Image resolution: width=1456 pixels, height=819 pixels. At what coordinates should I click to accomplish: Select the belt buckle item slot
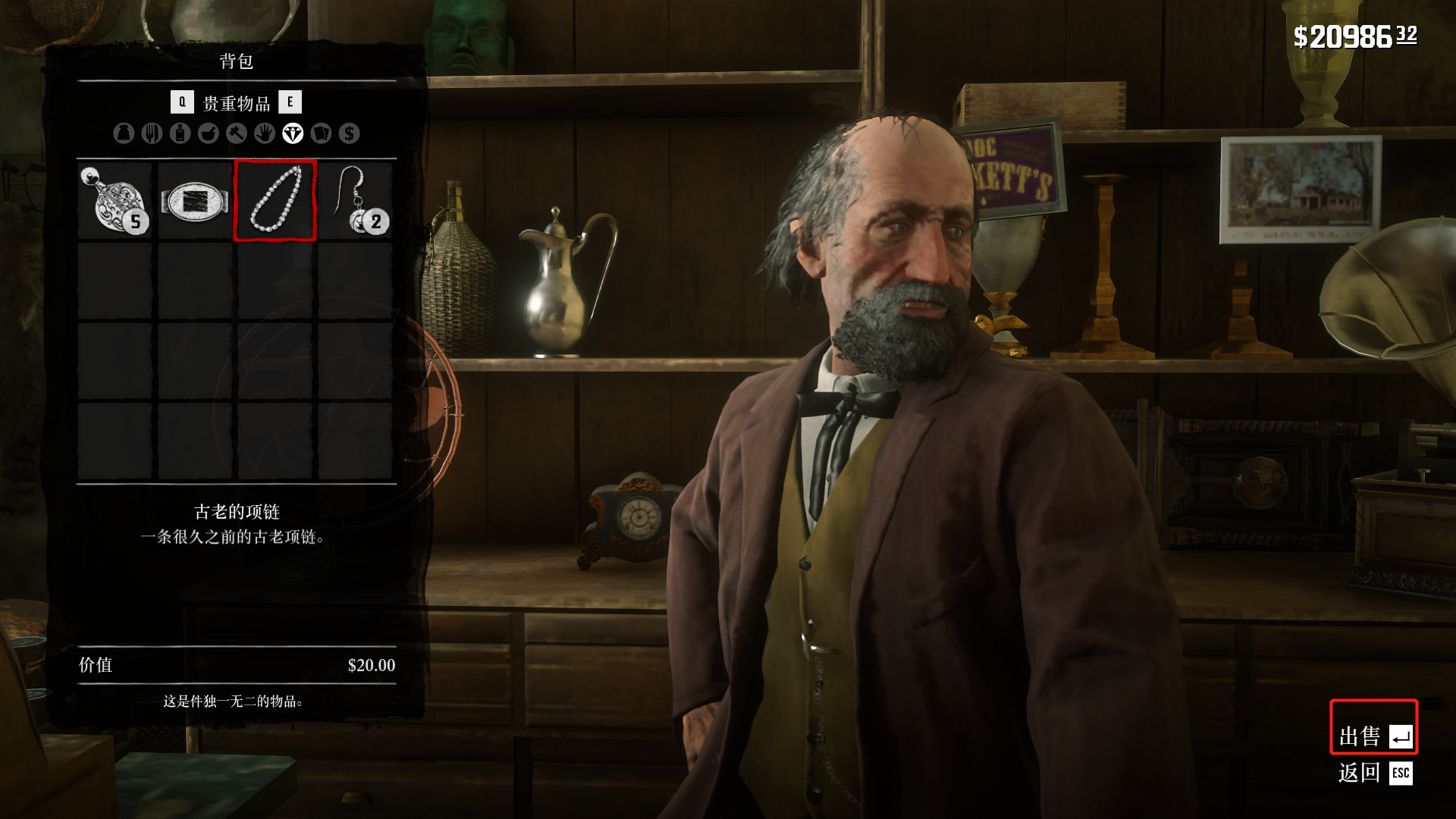pos(195,201)
